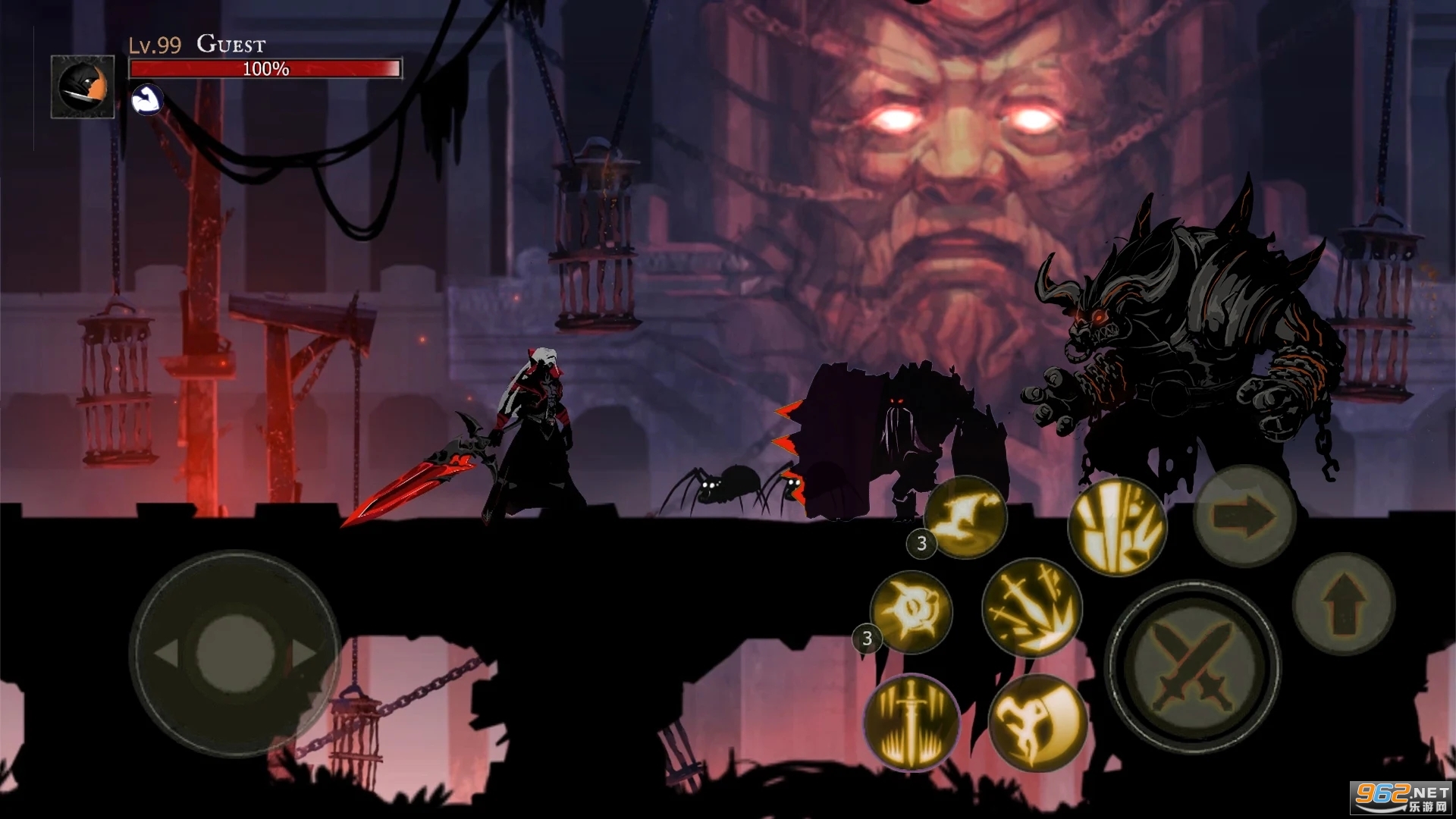
Task: Tap the crossed swords attack button
Action: tap(1193, 667)
